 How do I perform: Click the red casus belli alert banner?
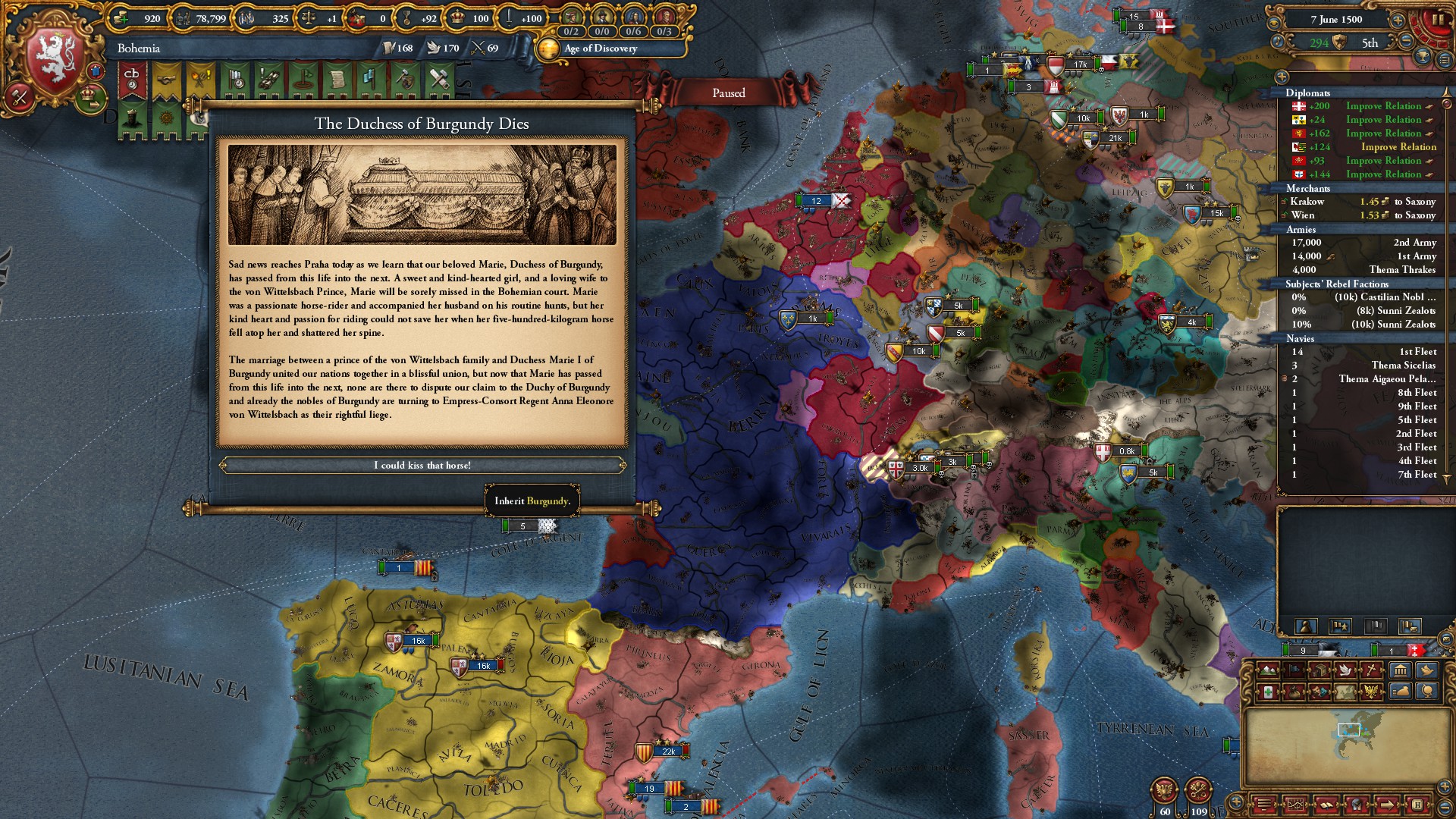[x=132, y=80]
